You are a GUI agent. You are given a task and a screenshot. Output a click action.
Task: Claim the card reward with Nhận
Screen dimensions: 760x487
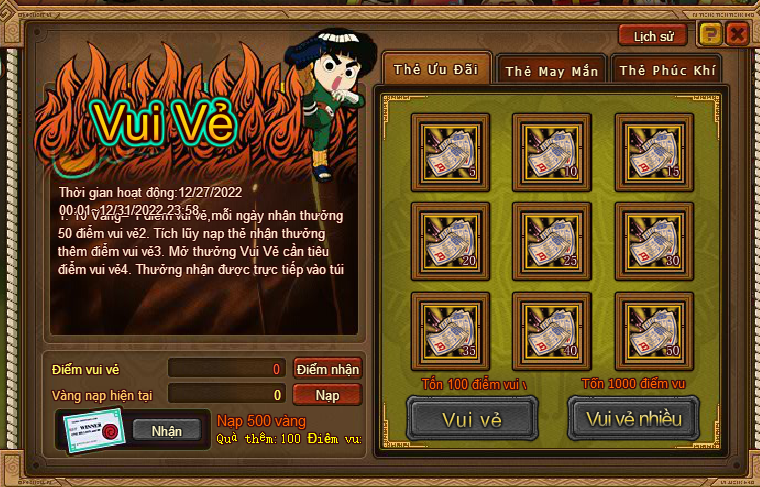[167, 431]
